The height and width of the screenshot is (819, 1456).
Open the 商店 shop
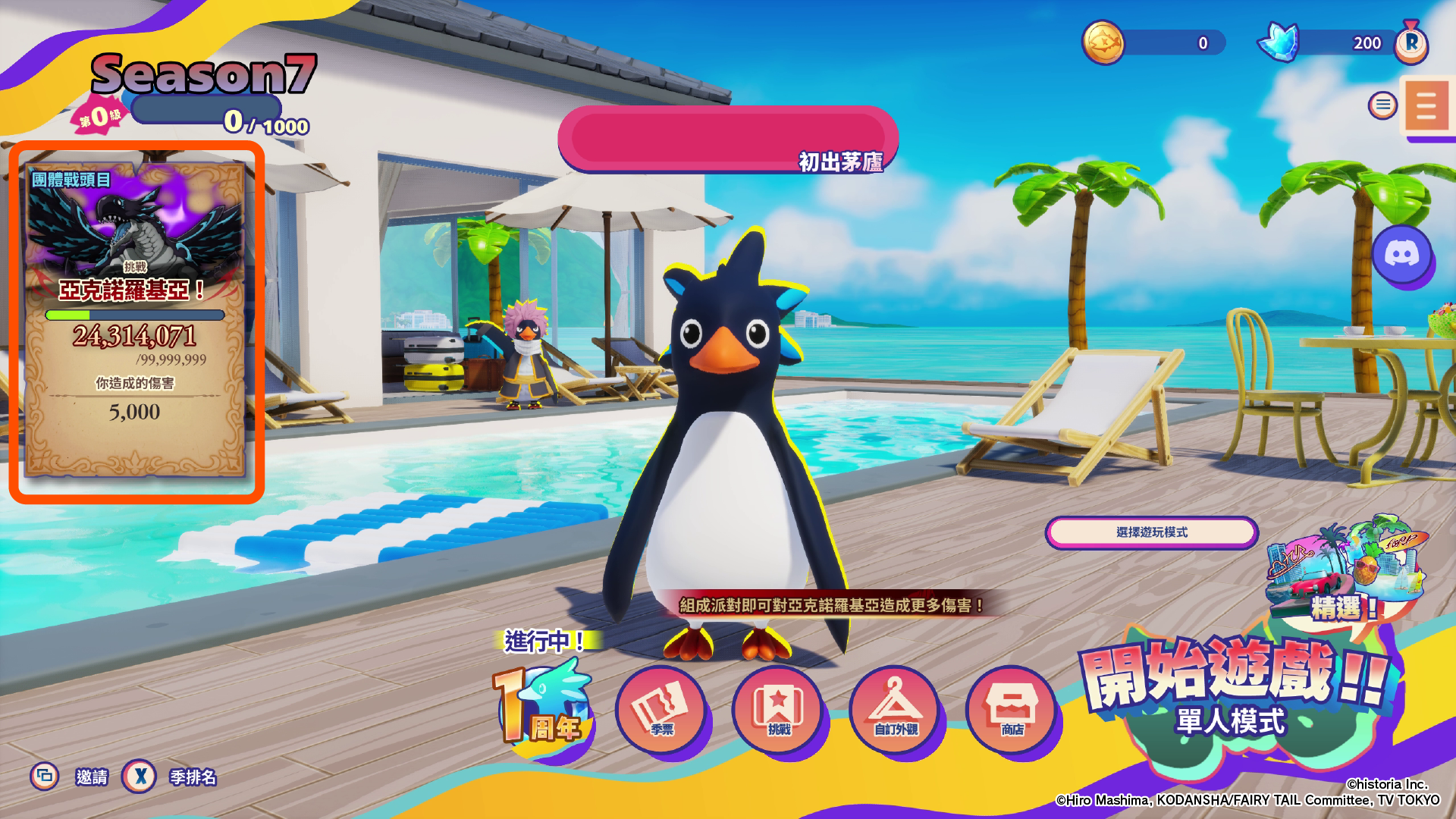pyautogui.click(x=1012, y=711)
